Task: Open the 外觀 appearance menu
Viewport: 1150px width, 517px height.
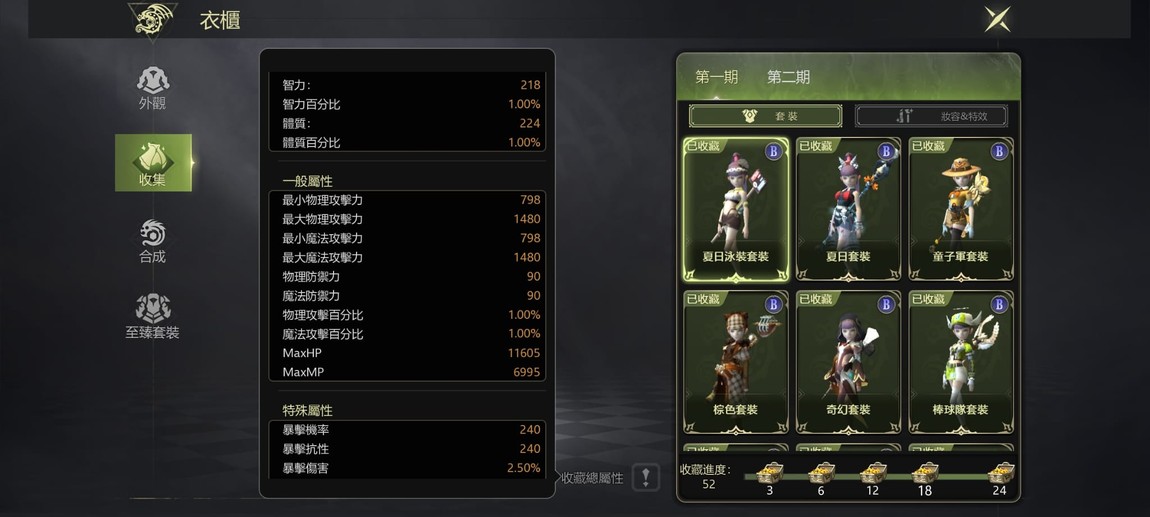Action: click(153, 88)
